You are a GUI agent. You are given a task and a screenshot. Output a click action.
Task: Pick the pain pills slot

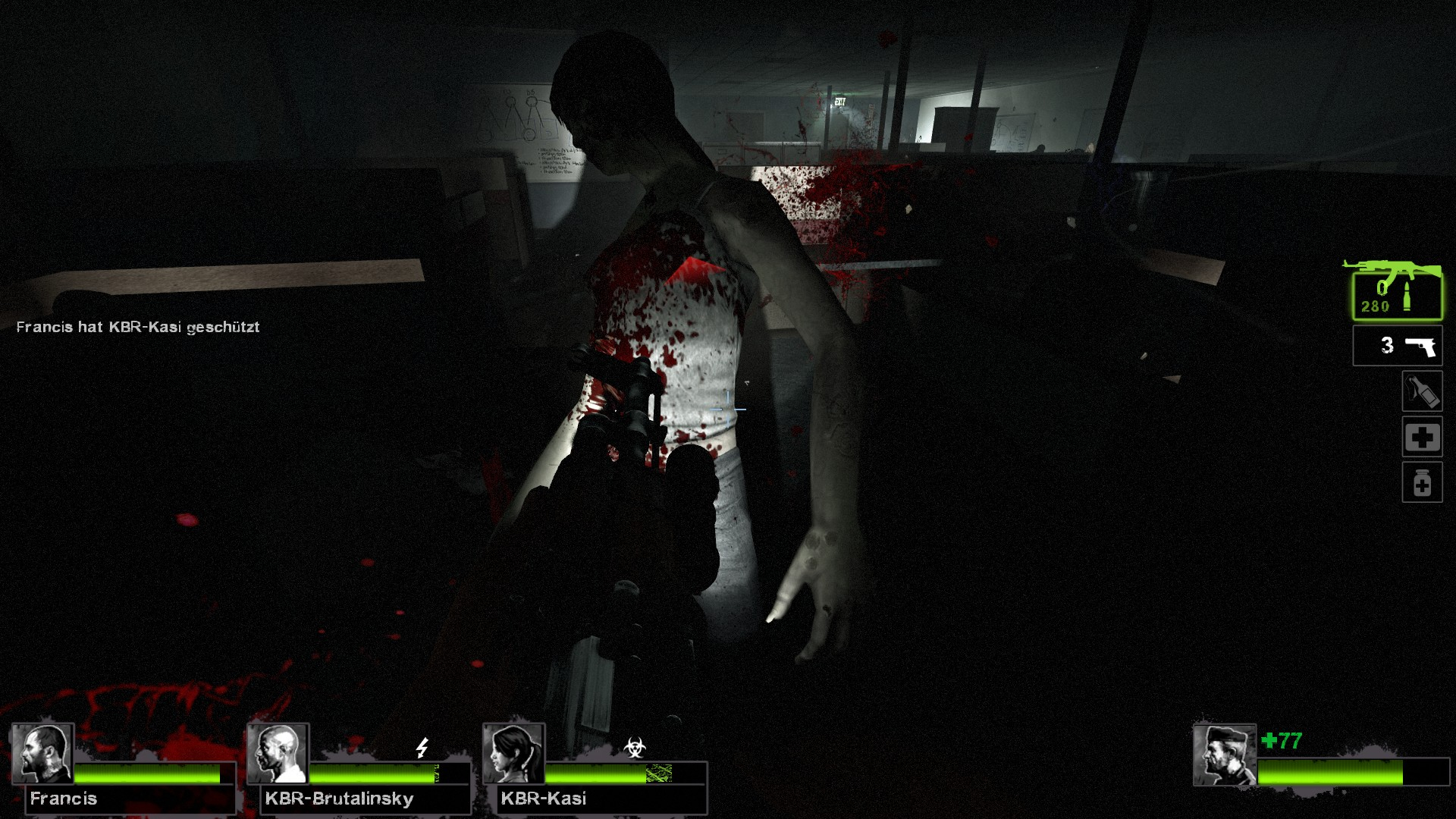tap(1421, 482)
